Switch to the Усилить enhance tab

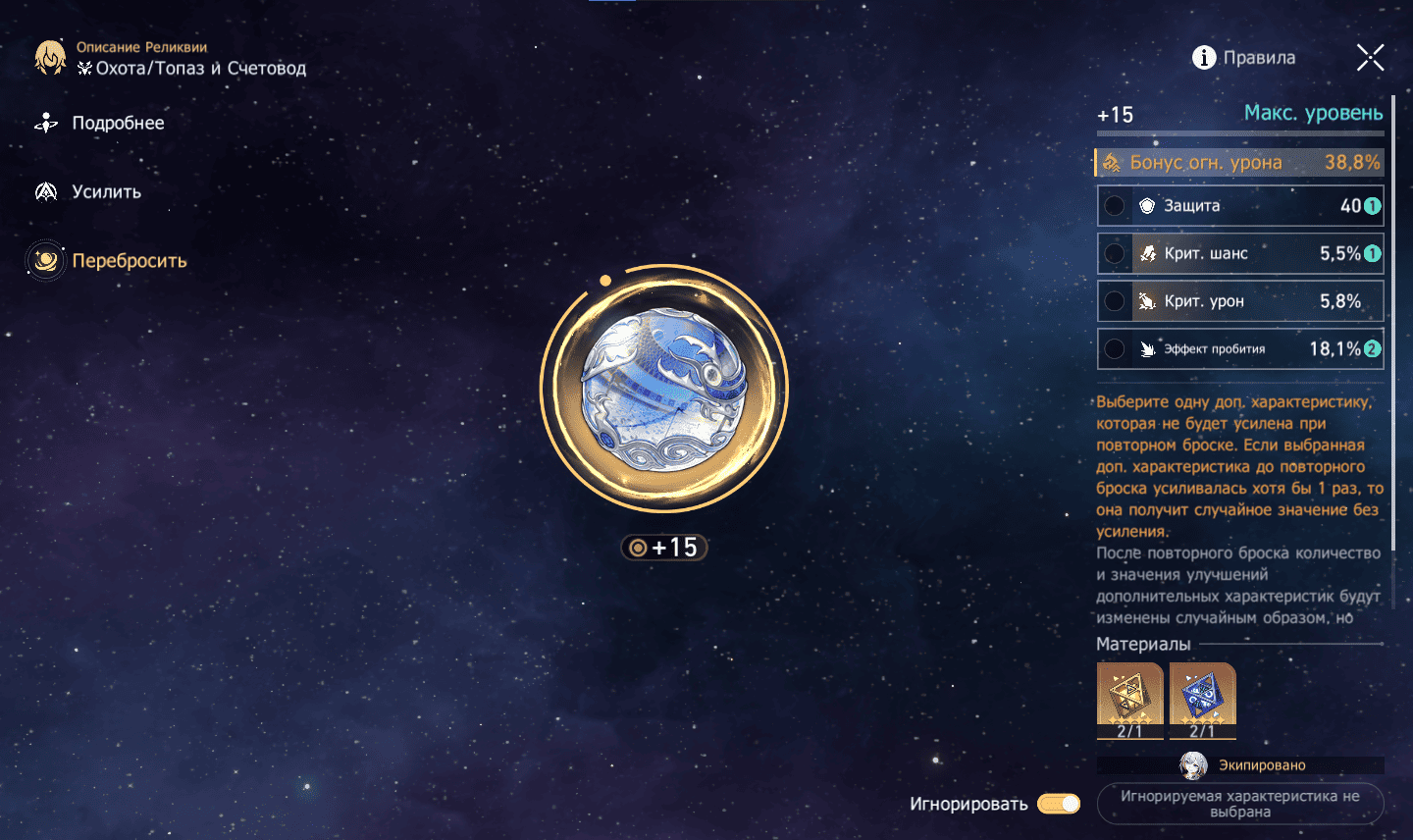(106, 191)
